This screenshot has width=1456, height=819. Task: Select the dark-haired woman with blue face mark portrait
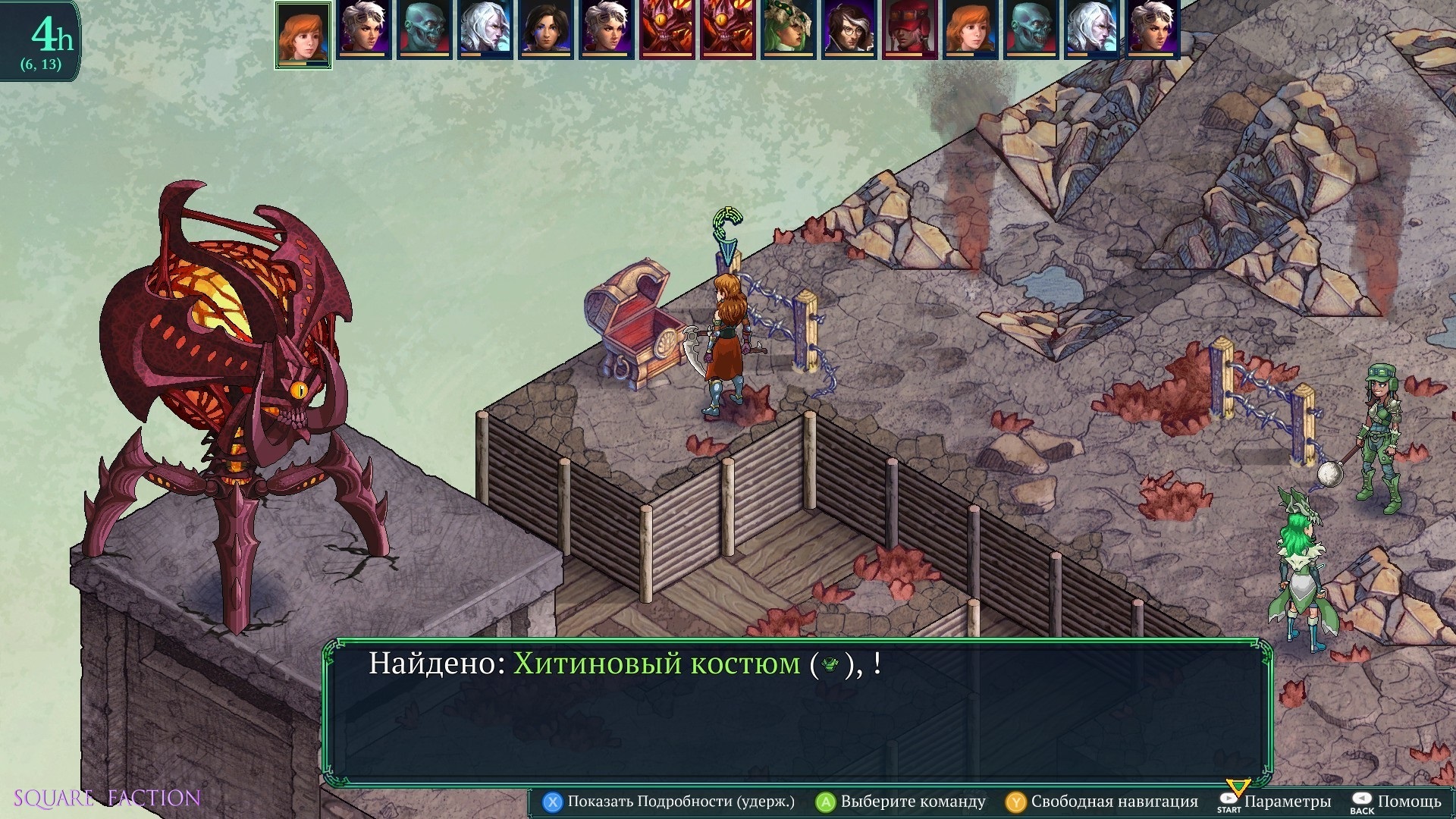(x=545, y=30)
